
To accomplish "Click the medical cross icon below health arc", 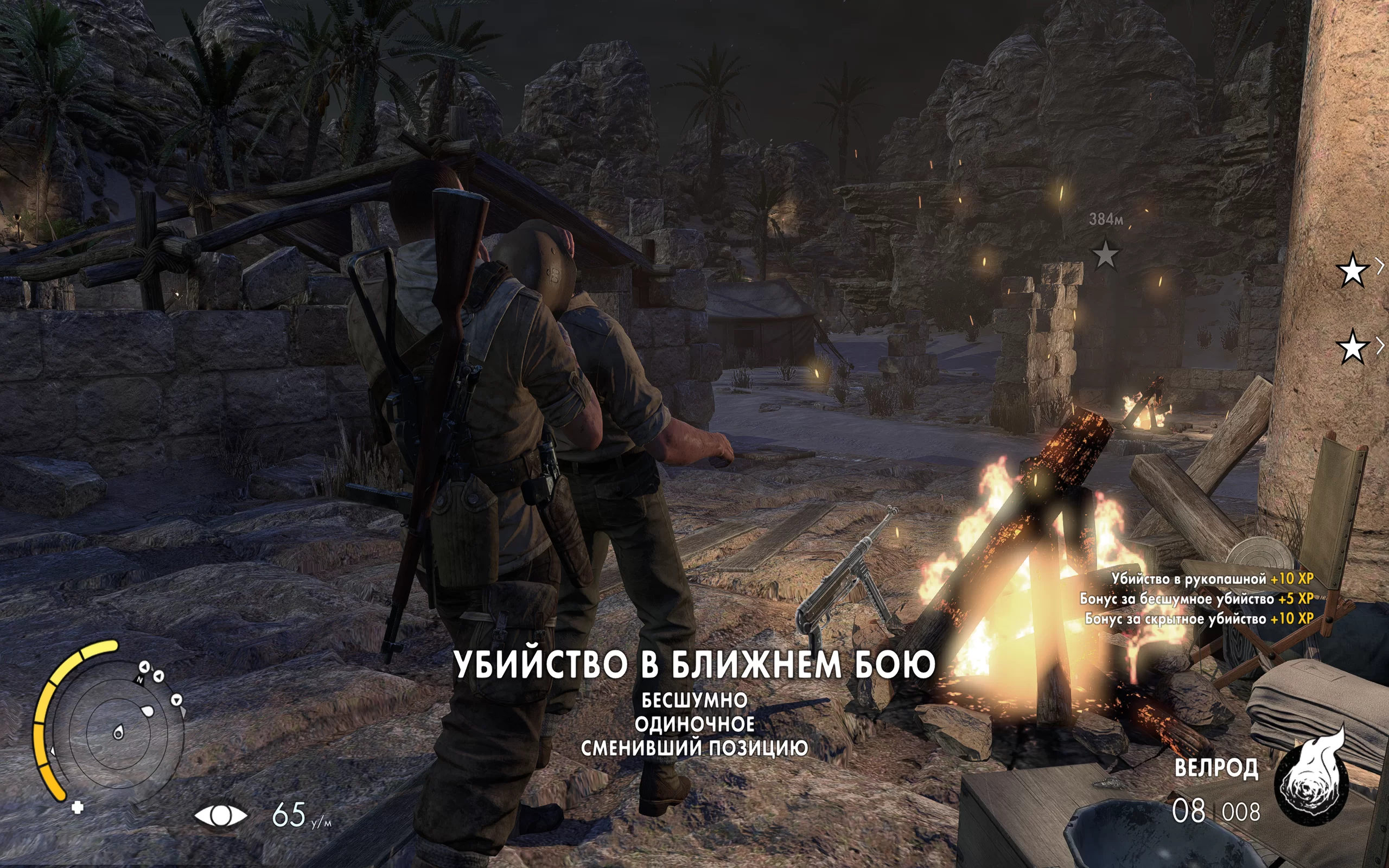I will pos(78,807).
